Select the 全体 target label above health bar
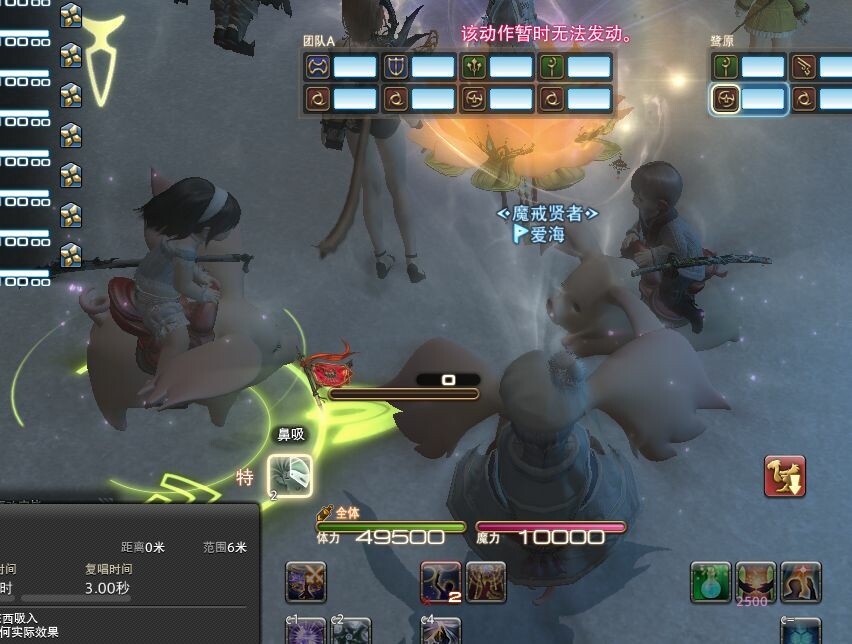This screenshot has width=852, height=644. (x=346, y=513)
